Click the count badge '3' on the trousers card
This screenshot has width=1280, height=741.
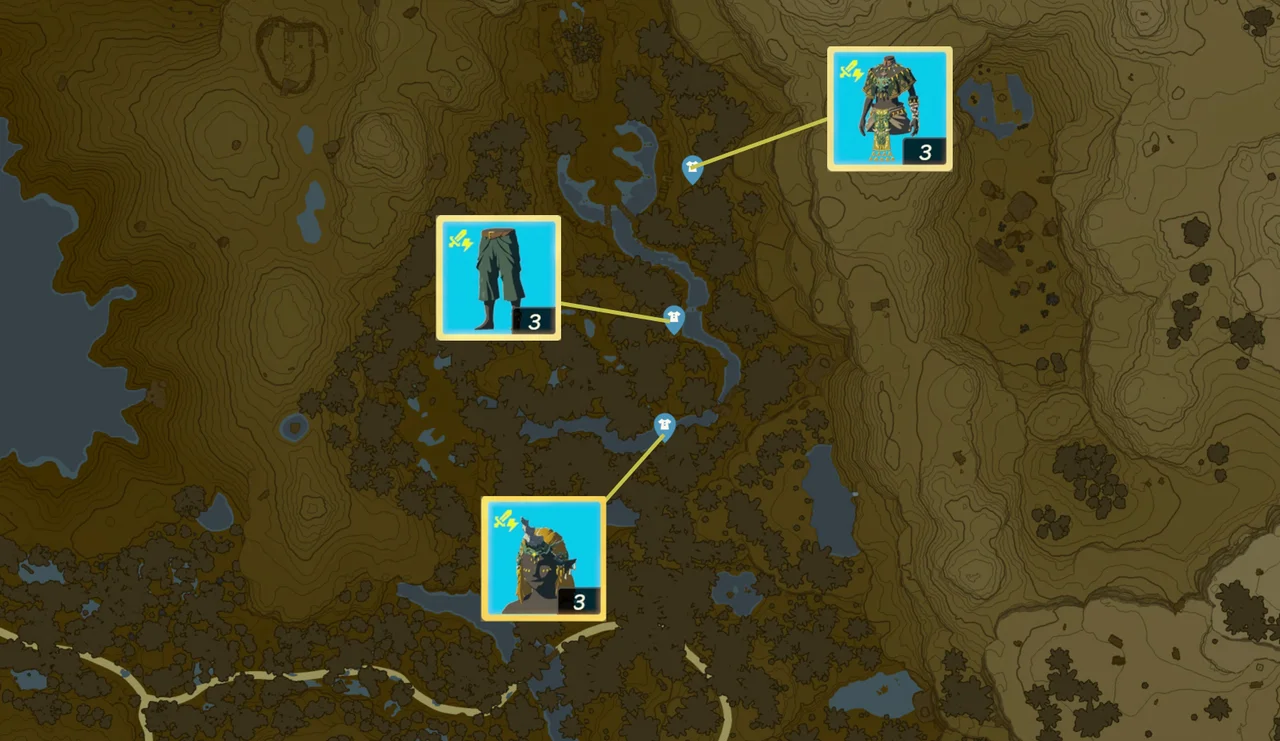click(x=534, y=322)
